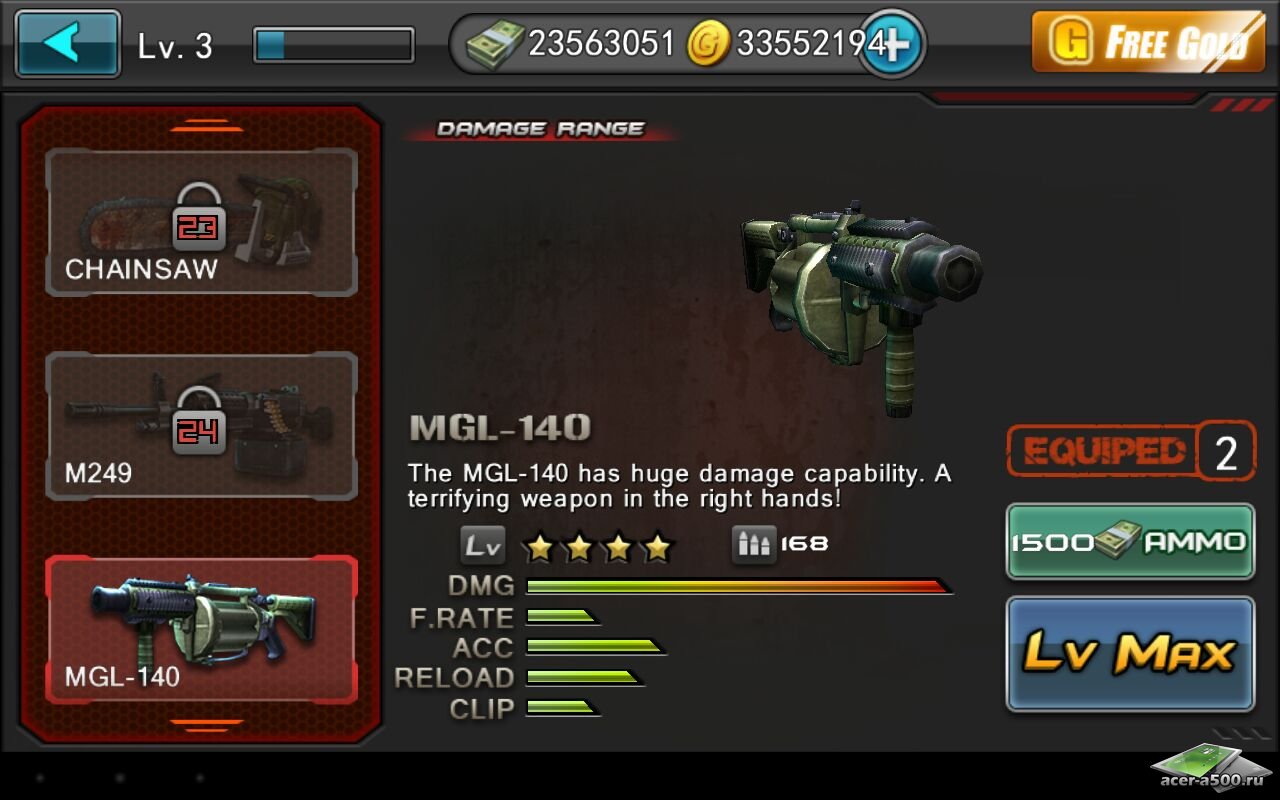Click the Lv Max upgrade button

click(x=1130, y=654)
